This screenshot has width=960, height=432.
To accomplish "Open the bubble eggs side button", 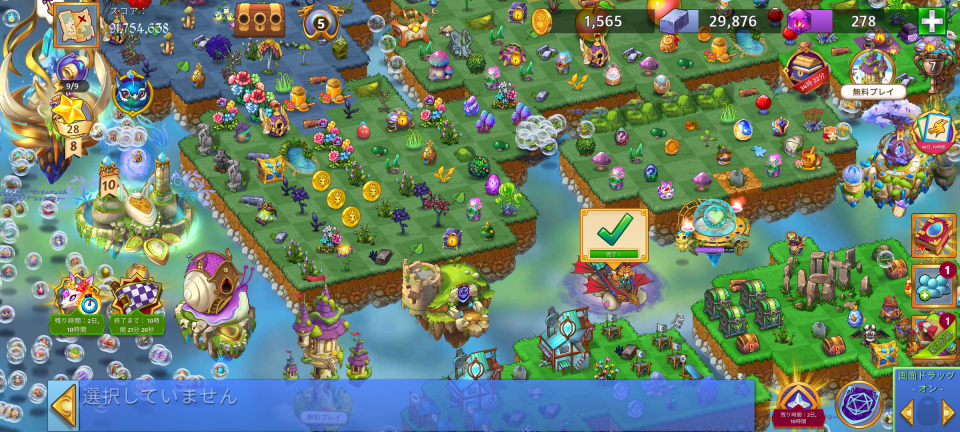I will [x=933, y=285].
